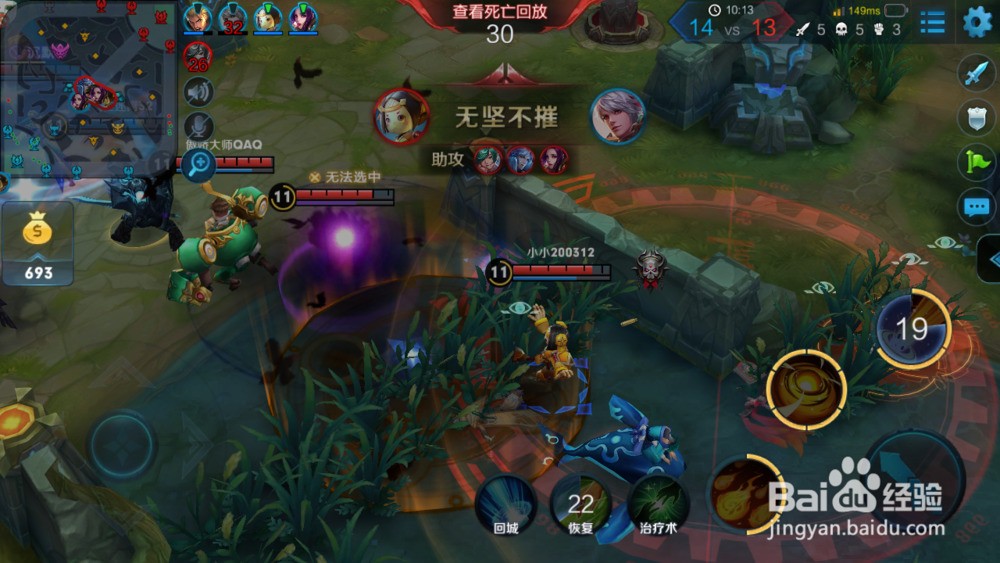Cast the heal spell 治疗术
Image resolution: width=1000 pixels, height=563 pixels.
tap(659, 502)
